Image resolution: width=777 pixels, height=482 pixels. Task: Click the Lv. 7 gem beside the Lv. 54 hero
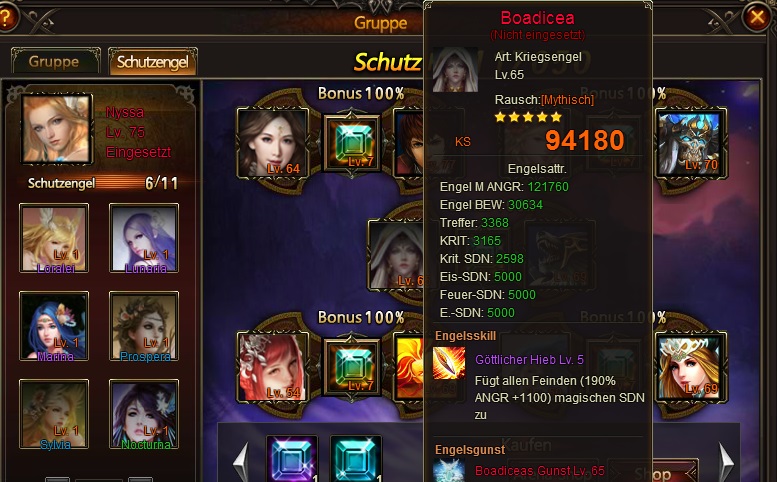(352, 366)
